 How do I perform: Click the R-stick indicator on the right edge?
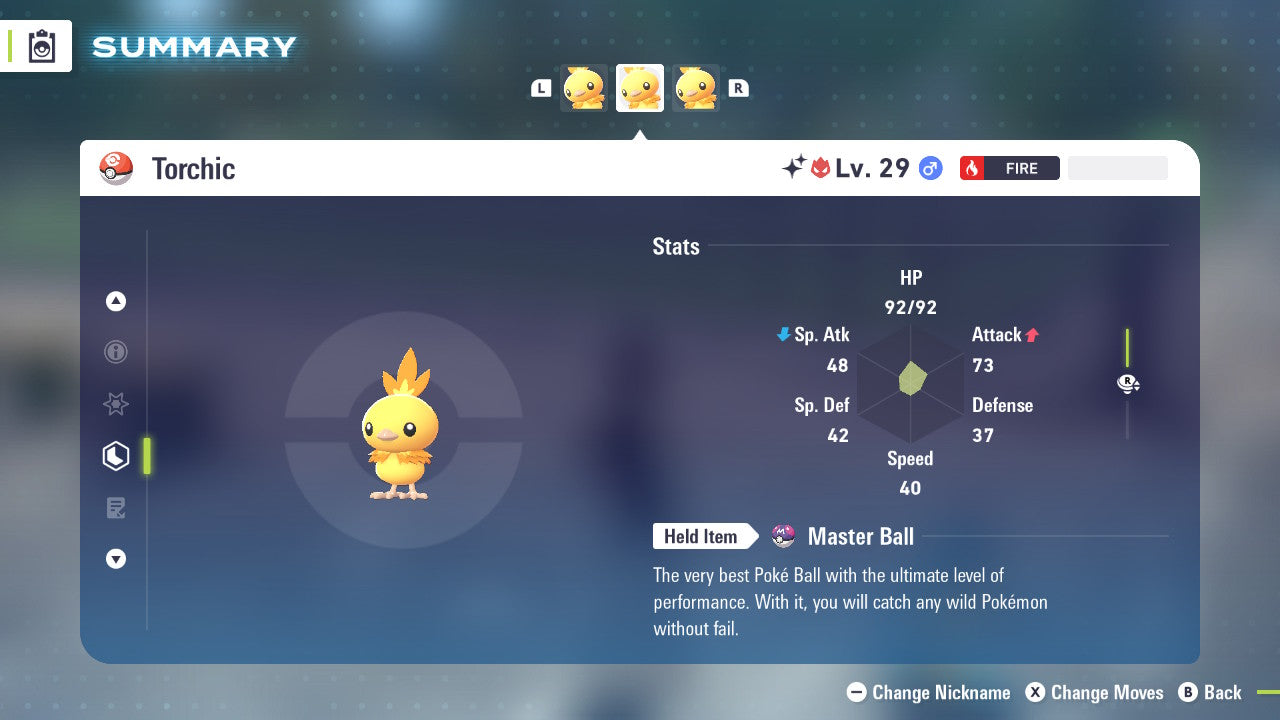(1127, 383)
